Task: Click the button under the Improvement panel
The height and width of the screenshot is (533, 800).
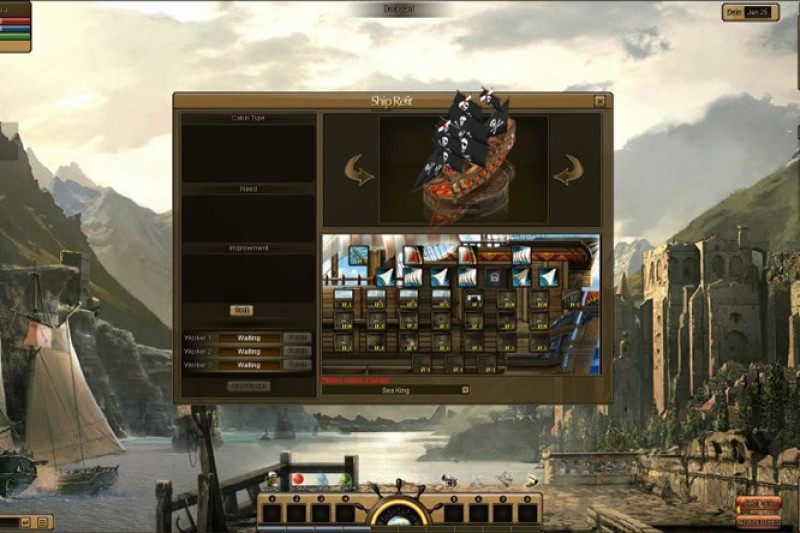Action: click(x=242, y=310)
